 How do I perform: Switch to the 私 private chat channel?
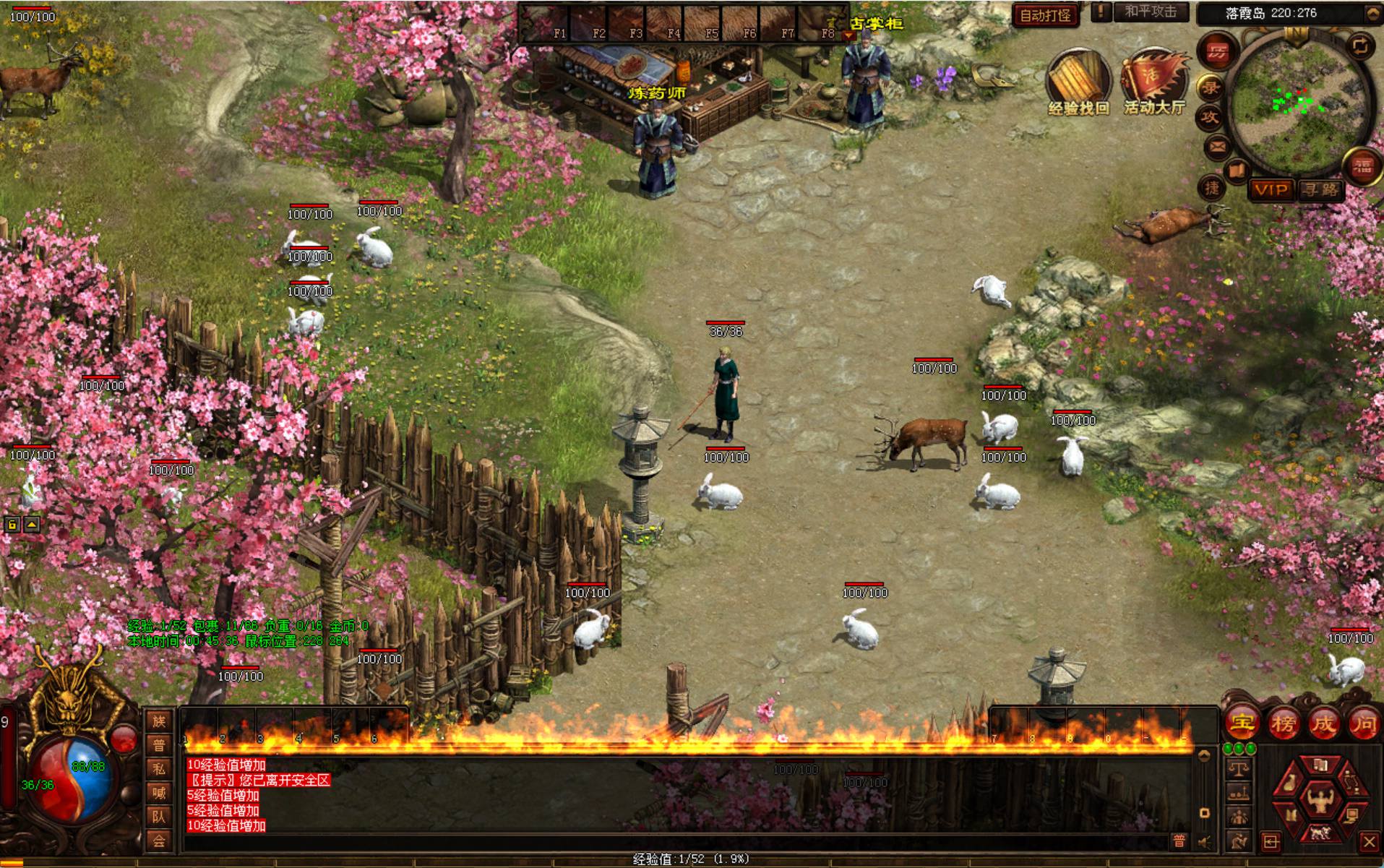(x=159, y=769)
